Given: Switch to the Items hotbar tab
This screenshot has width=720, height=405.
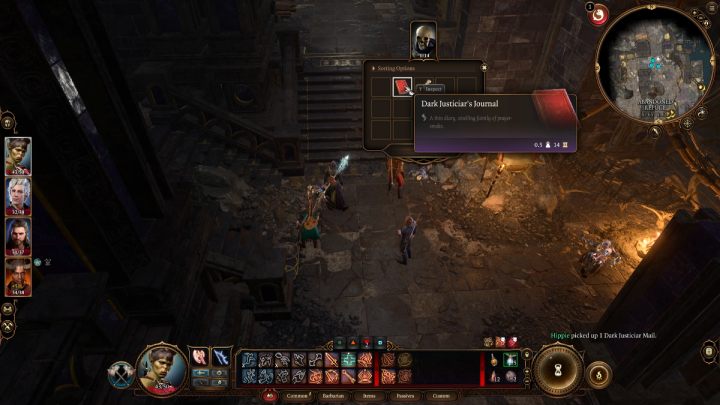Looking at the screenshot, I should click(368, 395).
